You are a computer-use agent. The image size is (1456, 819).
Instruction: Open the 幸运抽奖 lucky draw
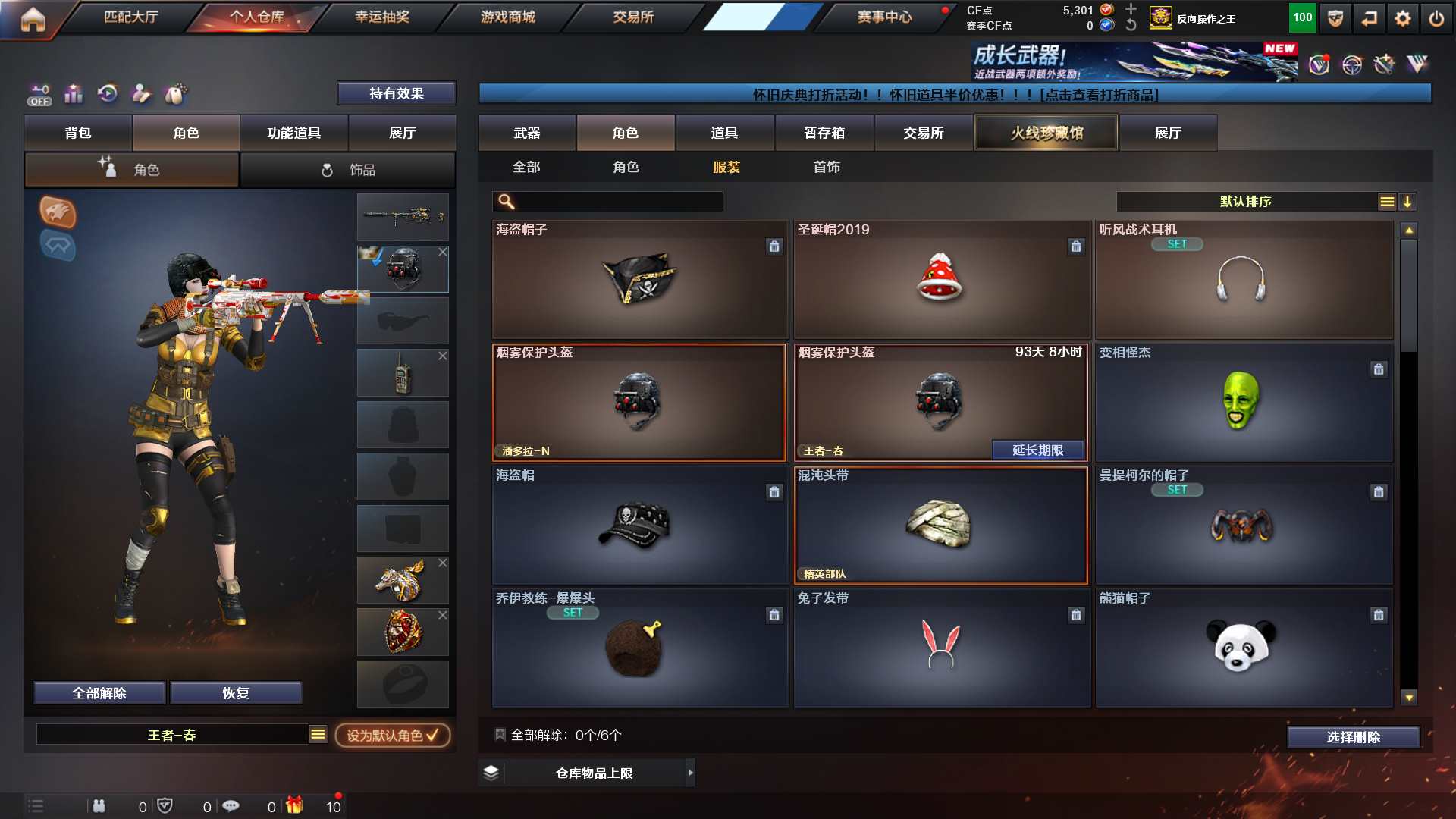381,17
